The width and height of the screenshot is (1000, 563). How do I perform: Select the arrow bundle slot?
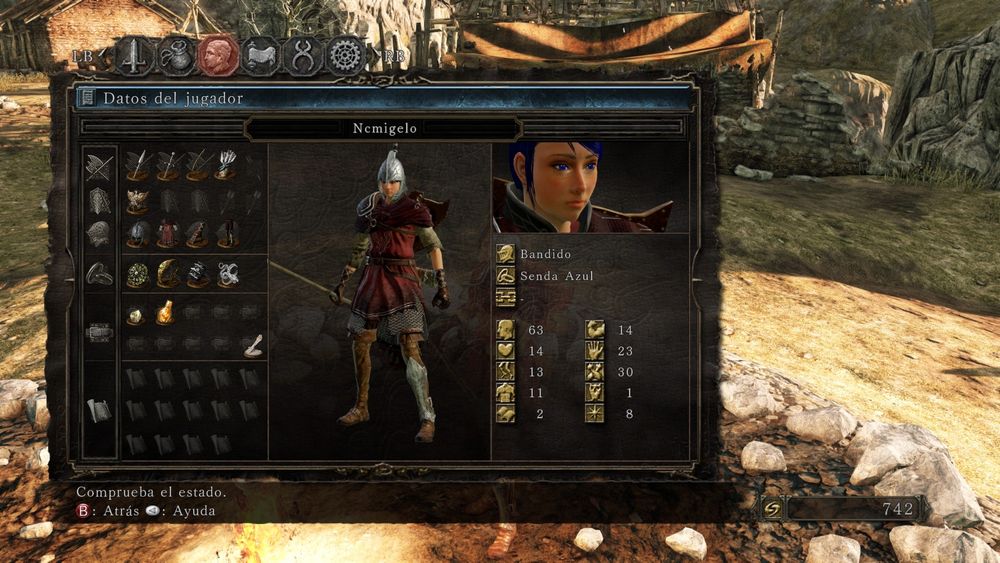(227, 164)
